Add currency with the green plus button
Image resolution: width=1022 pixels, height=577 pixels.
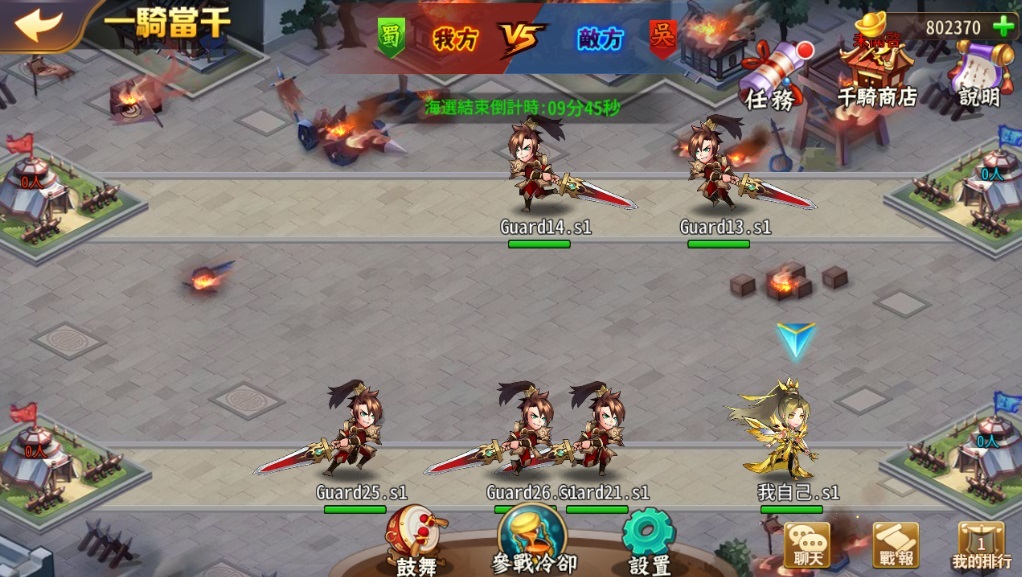[x=1002, y=27]
